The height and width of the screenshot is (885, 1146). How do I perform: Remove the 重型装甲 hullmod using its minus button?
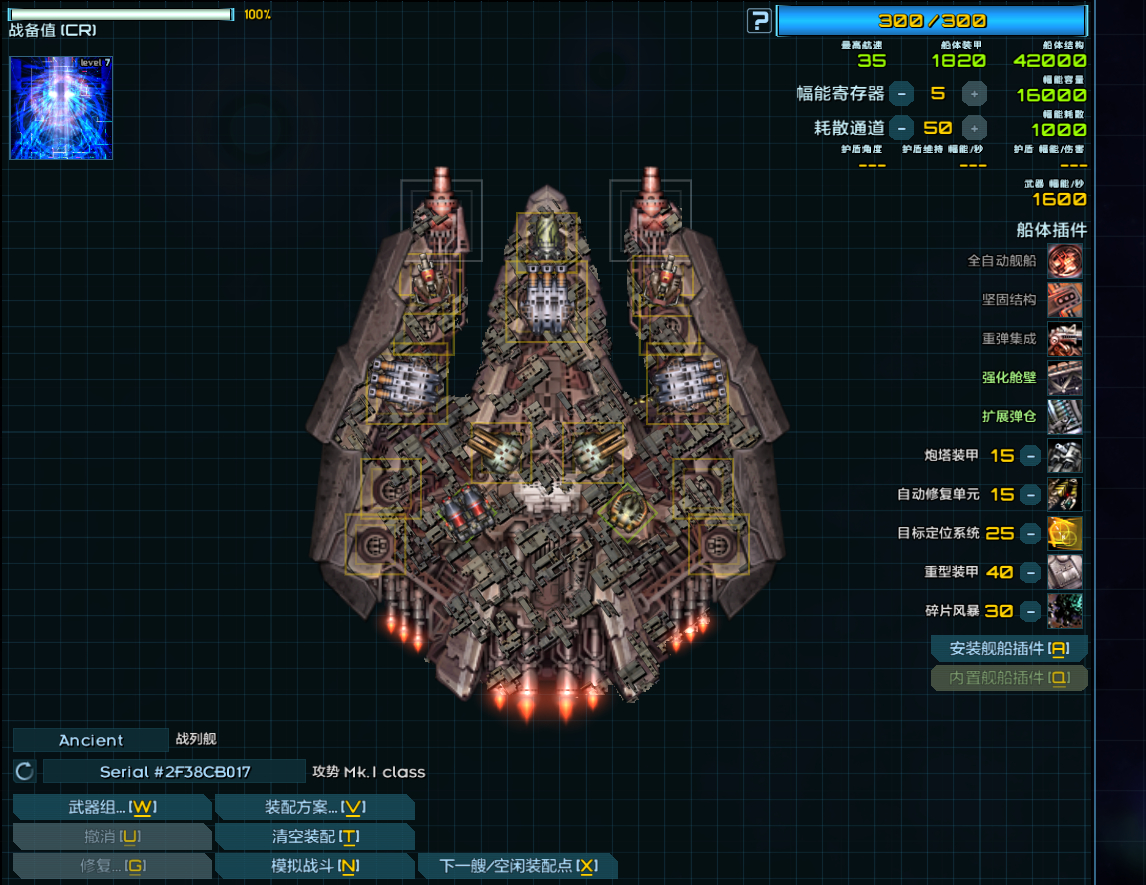[1030, 573]
